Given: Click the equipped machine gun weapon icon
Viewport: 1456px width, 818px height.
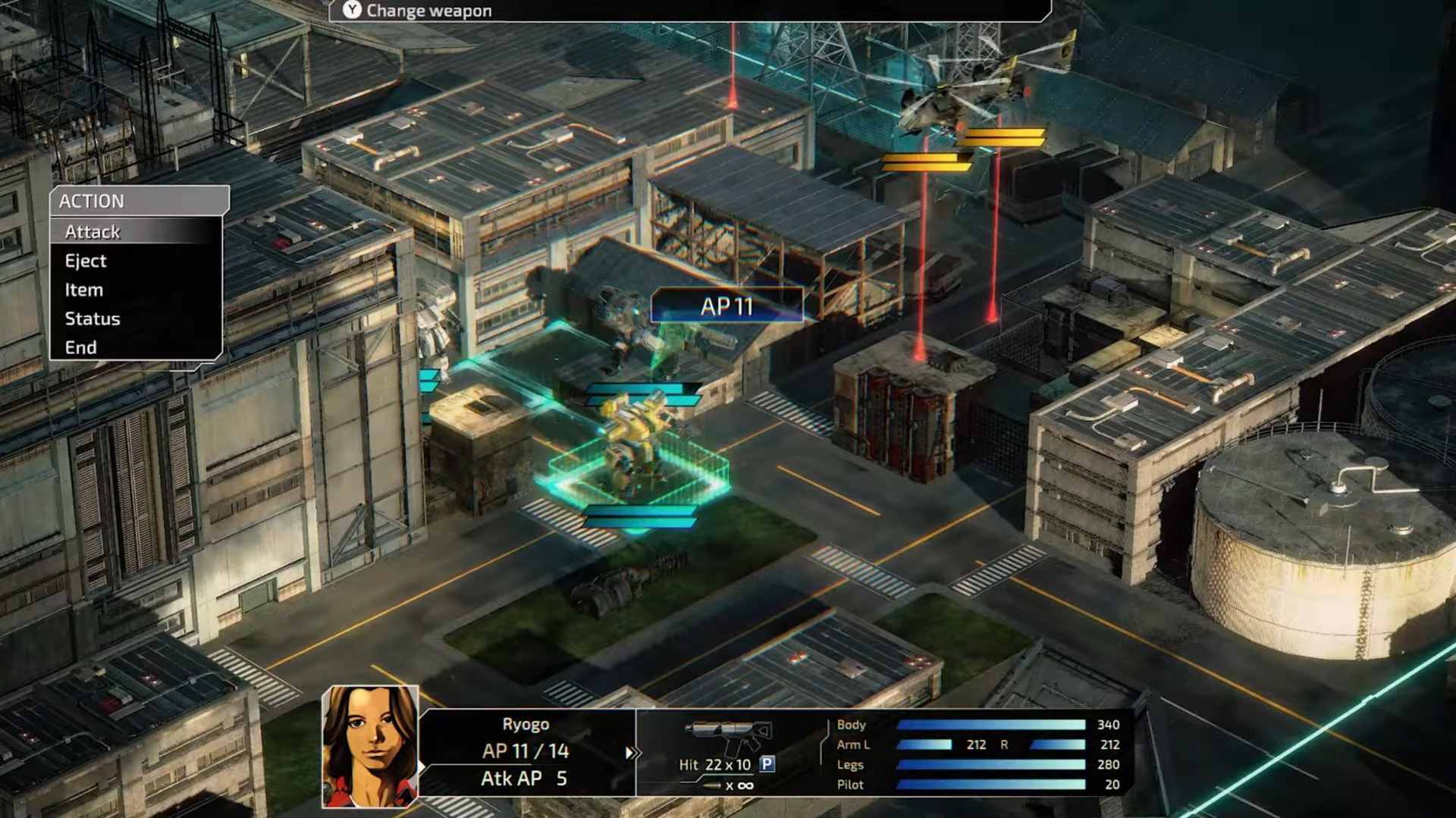Looking at the screenshot, I should point(729,735).
